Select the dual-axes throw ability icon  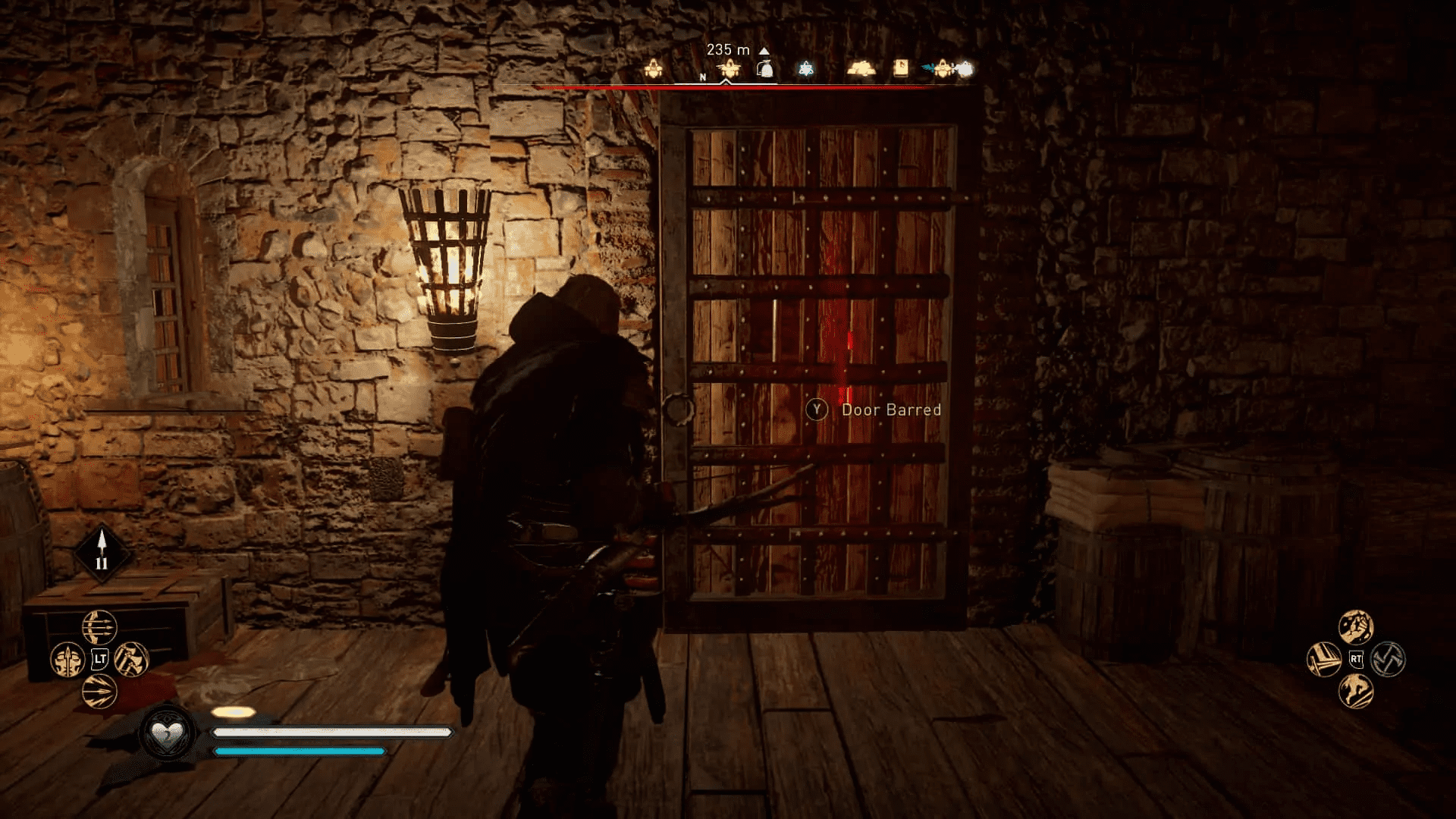tap(130, 659)
